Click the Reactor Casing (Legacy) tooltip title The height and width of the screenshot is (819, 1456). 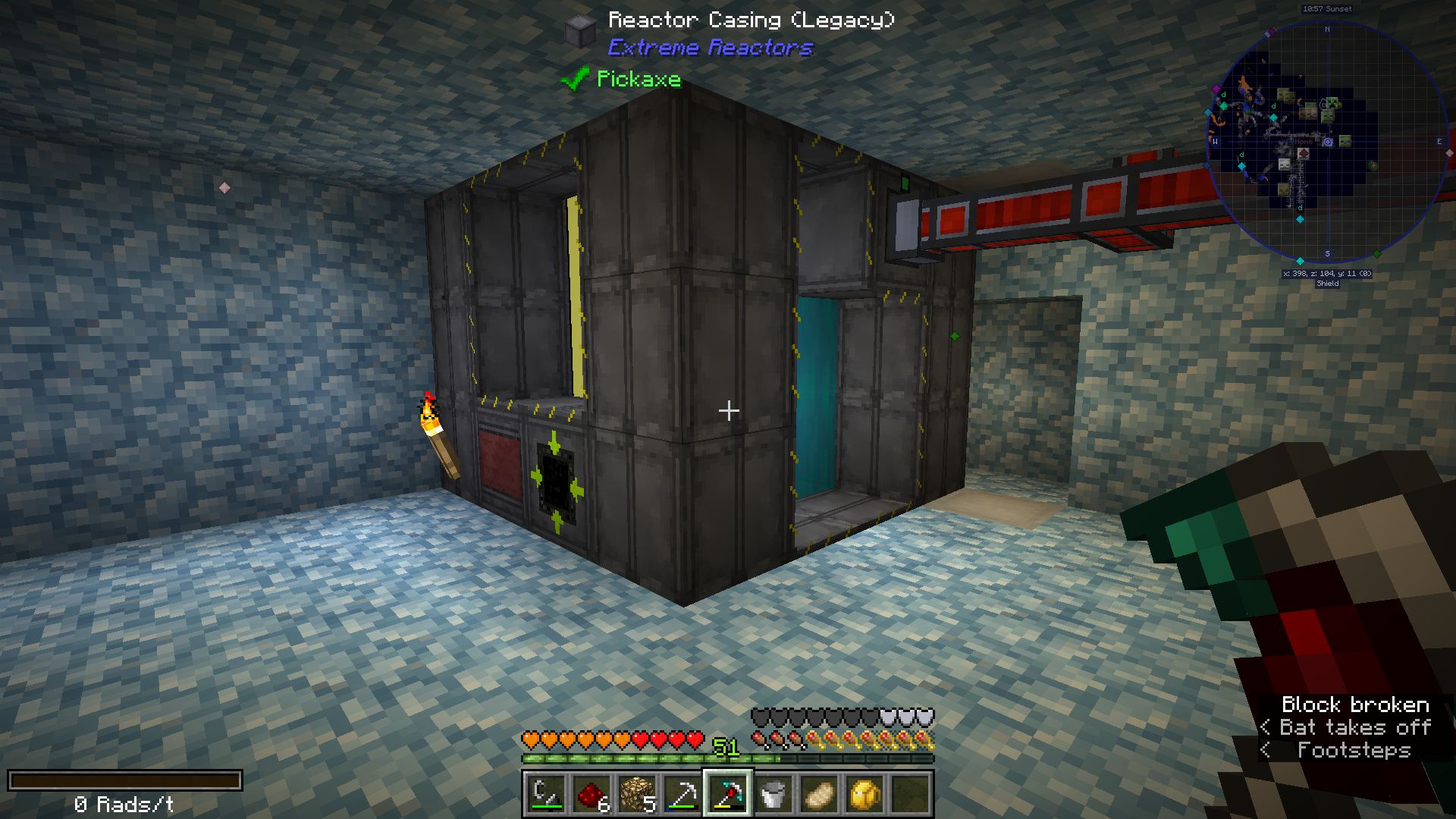click(751, 20)
